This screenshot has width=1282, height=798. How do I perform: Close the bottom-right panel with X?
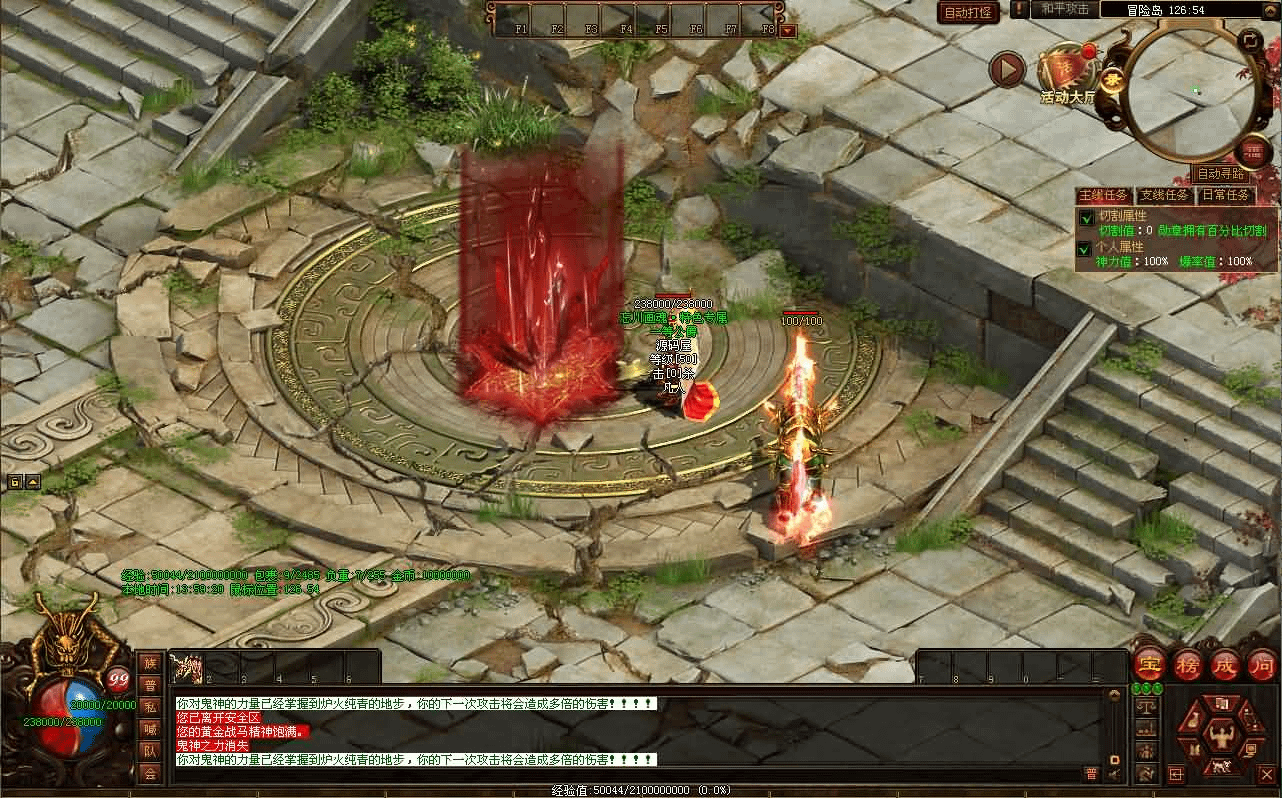coord(1266,773)
